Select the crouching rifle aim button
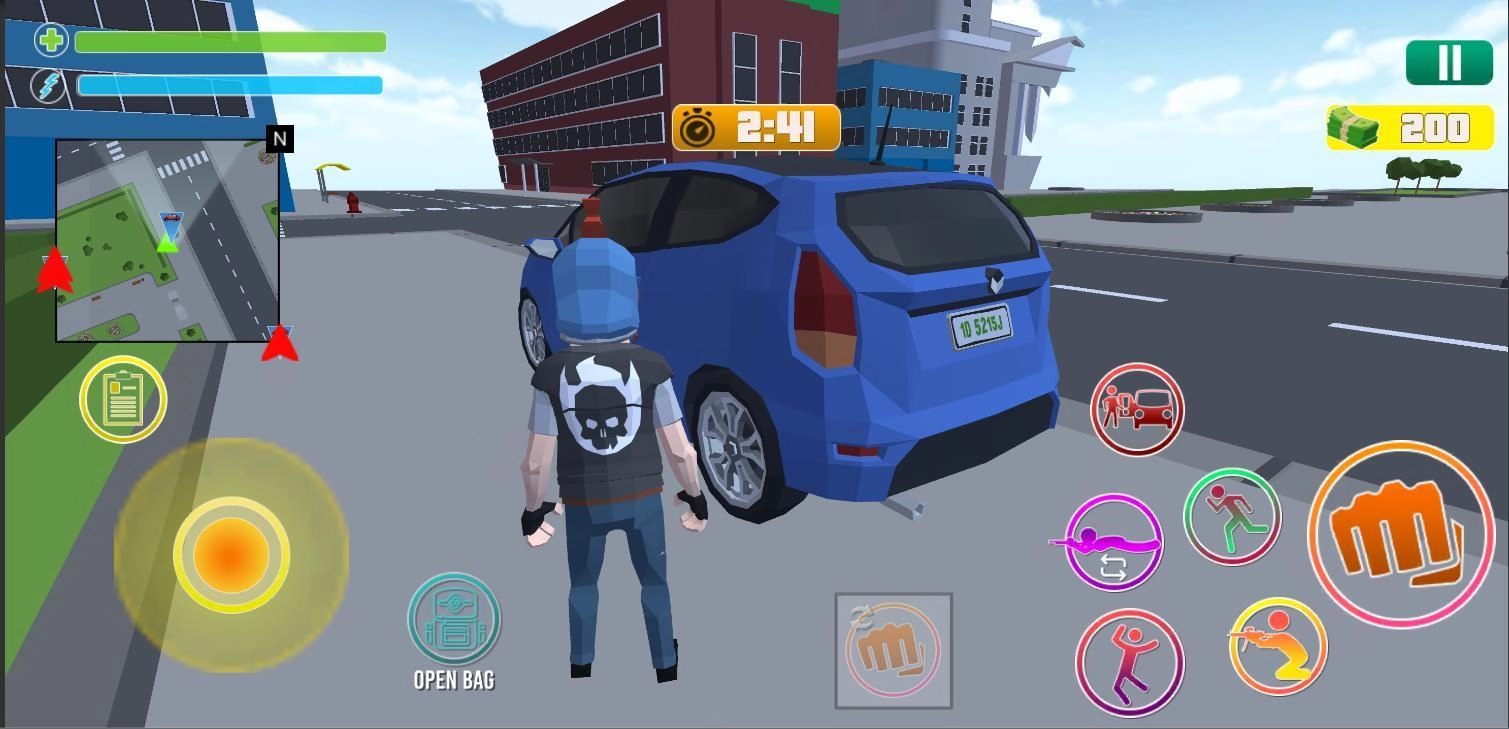The width and height of the screenshot is (1509, 729). 1277,646
